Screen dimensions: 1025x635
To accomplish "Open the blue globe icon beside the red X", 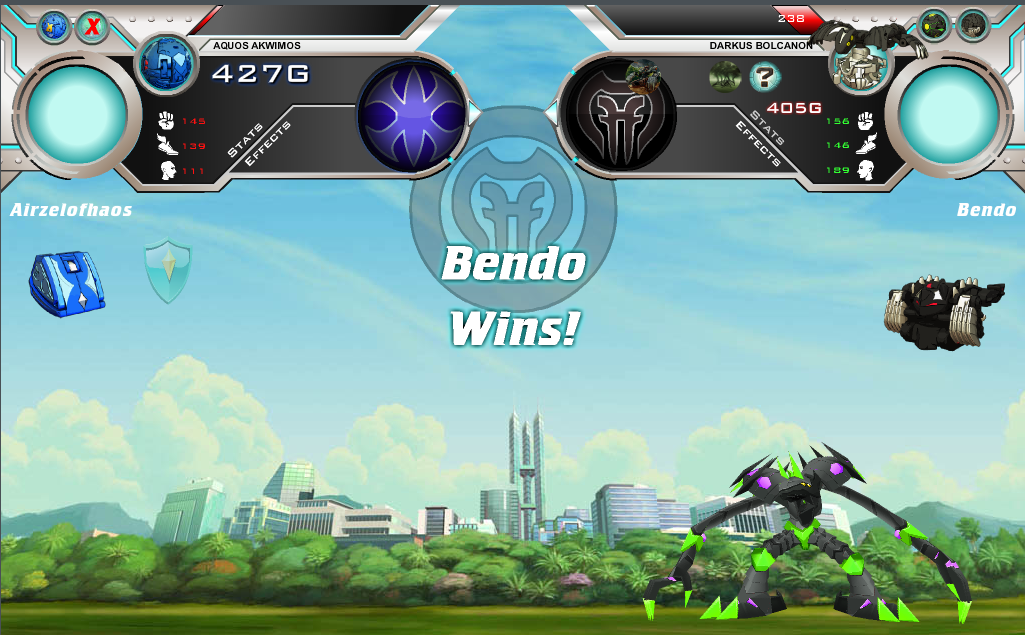I will click(53, 27).
